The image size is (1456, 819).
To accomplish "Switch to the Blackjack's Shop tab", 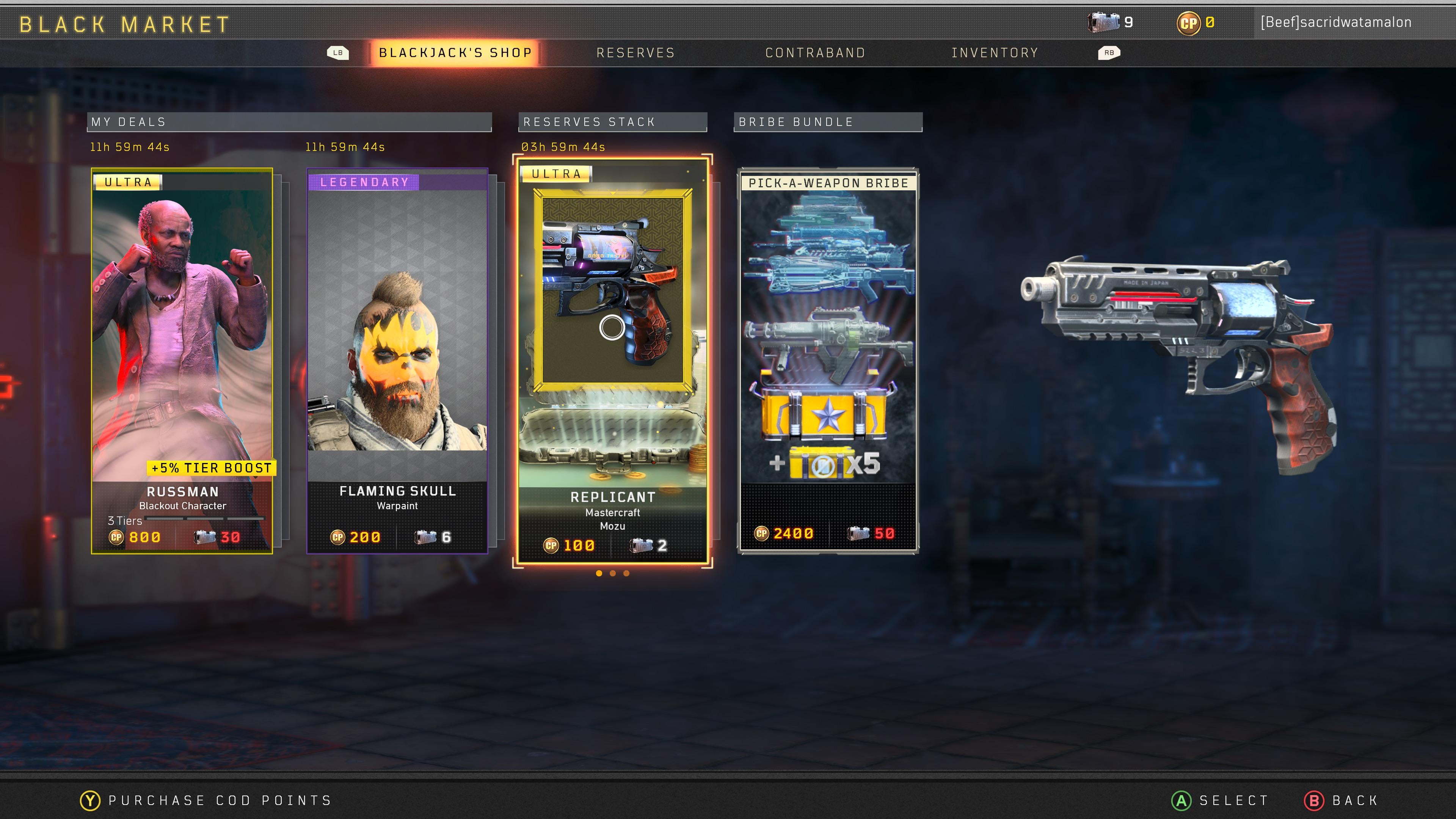I will (x=455, y=53).
